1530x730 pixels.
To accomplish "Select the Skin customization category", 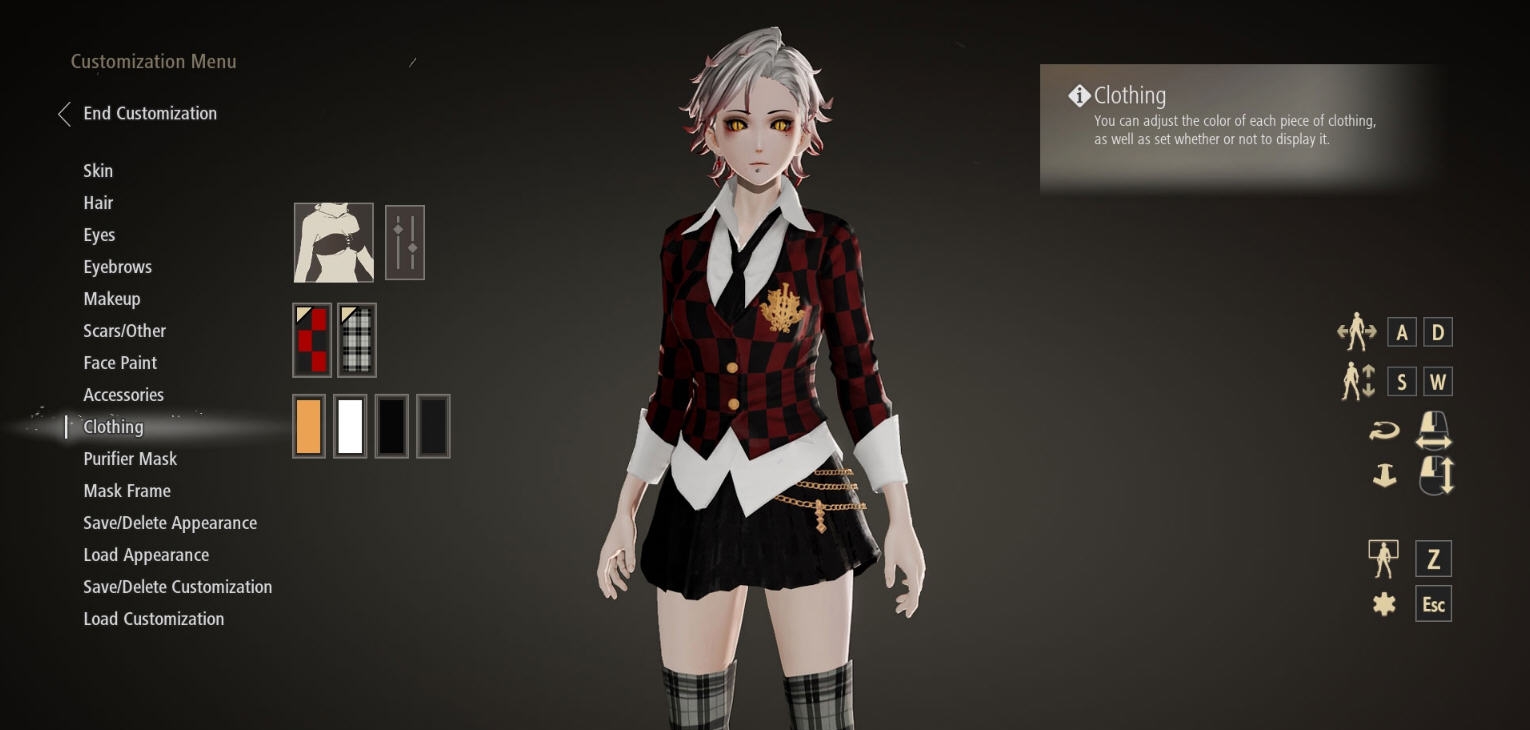I will (98, 171).
